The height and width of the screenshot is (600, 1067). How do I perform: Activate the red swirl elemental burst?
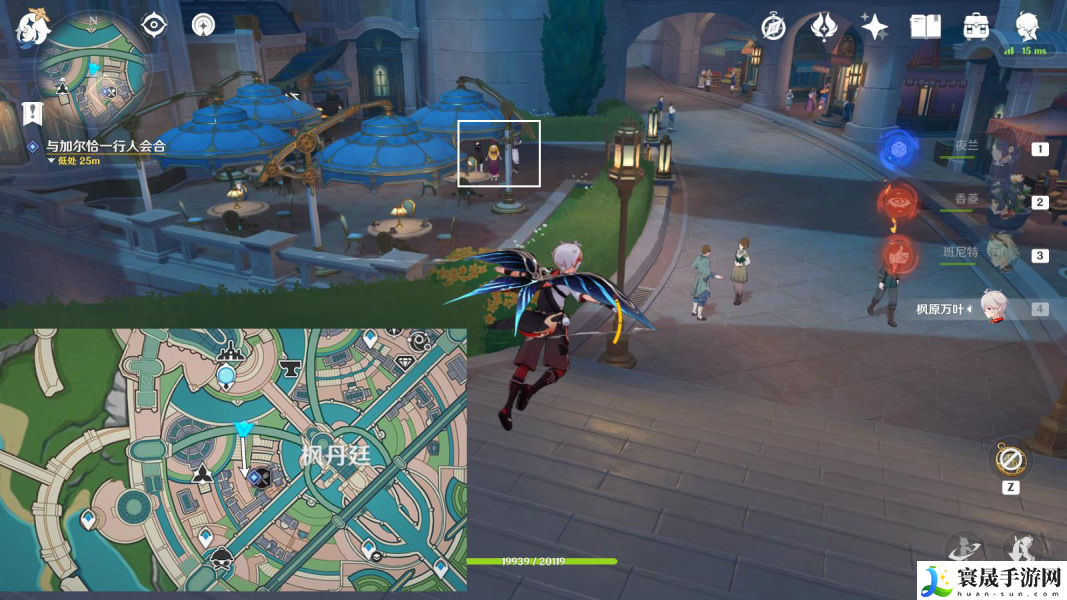(x=899, y=201)
